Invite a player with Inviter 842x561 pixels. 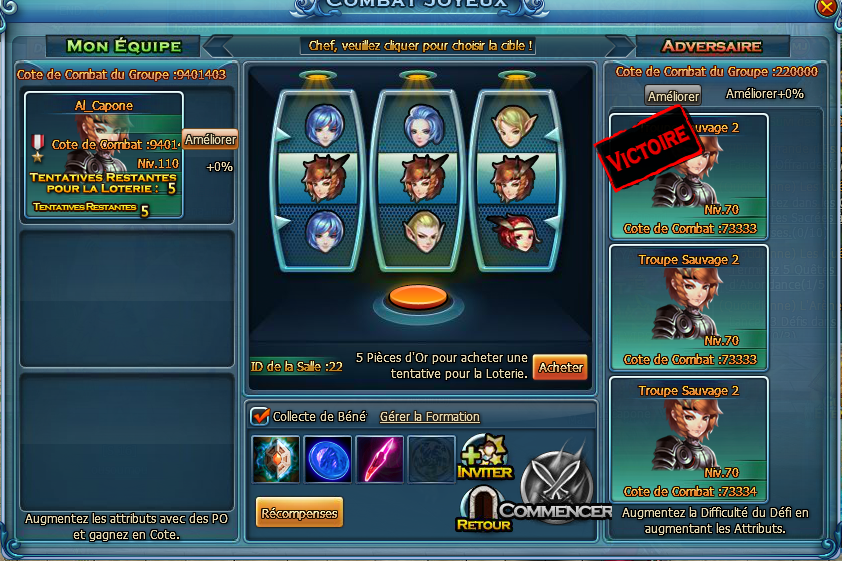485,457
